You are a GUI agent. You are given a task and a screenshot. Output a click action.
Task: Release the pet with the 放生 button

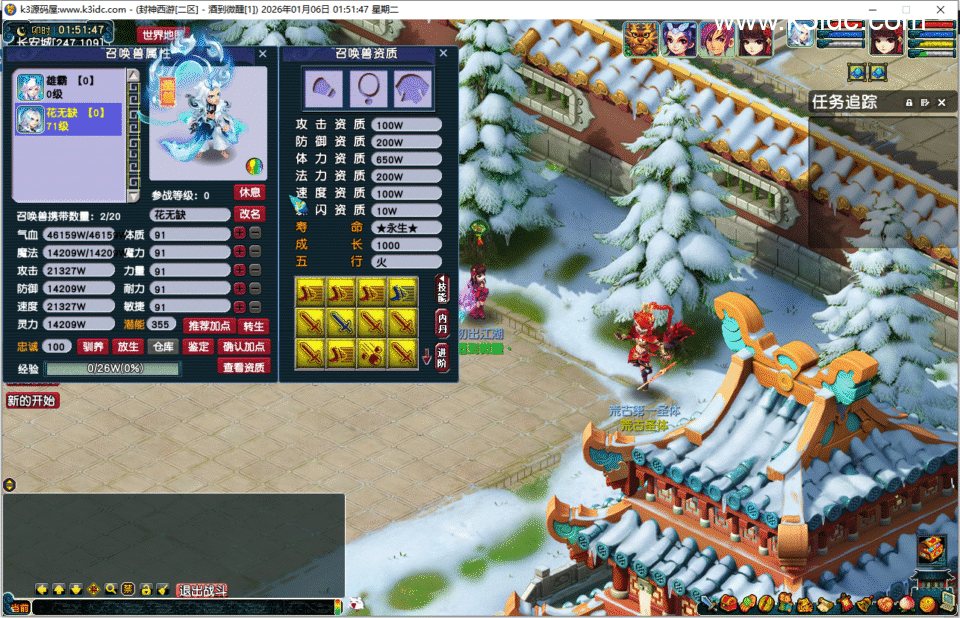point(128,347)
